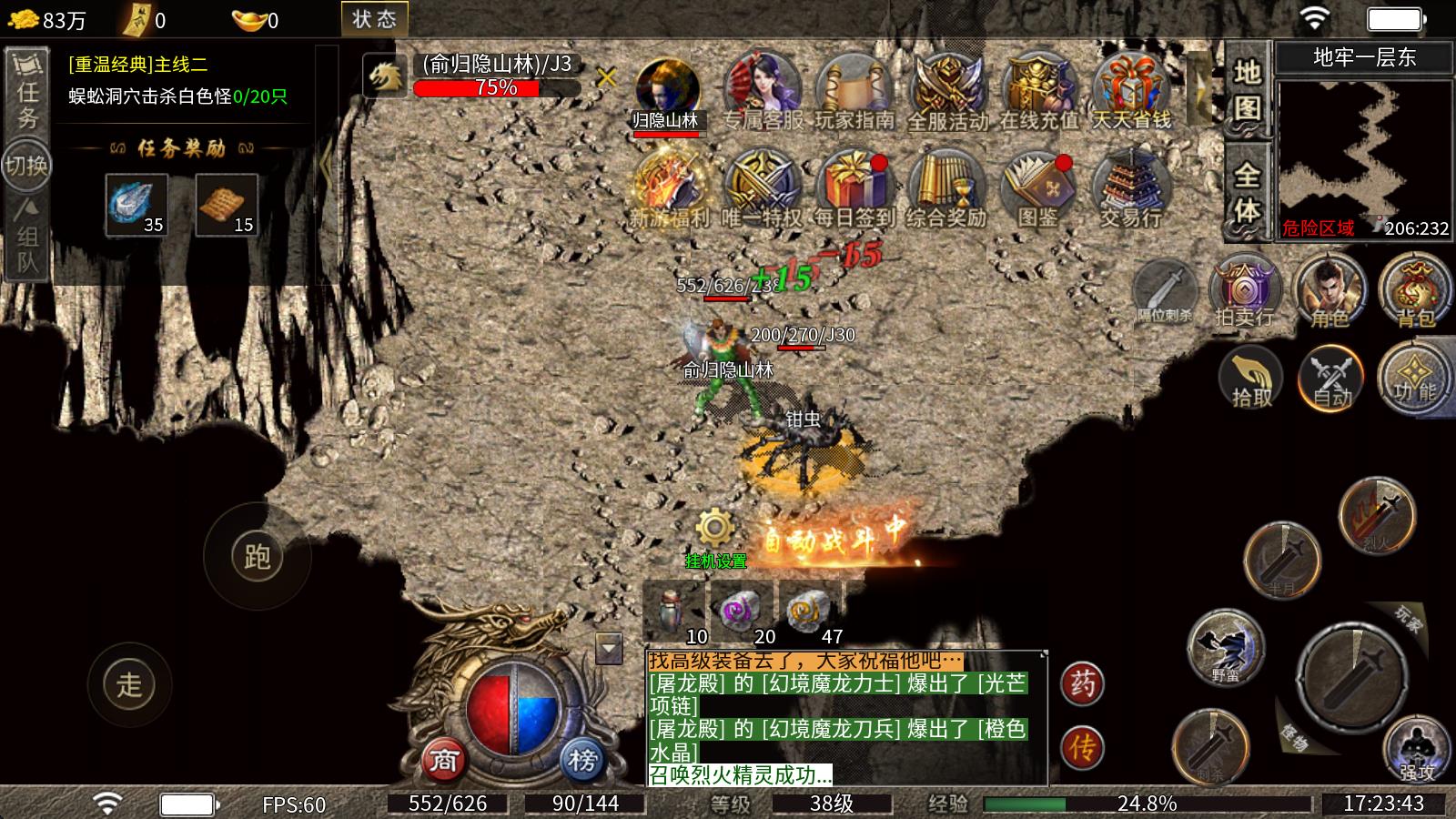Open the 榜 ranking button

pyautogui.click(x=582, y=759)
